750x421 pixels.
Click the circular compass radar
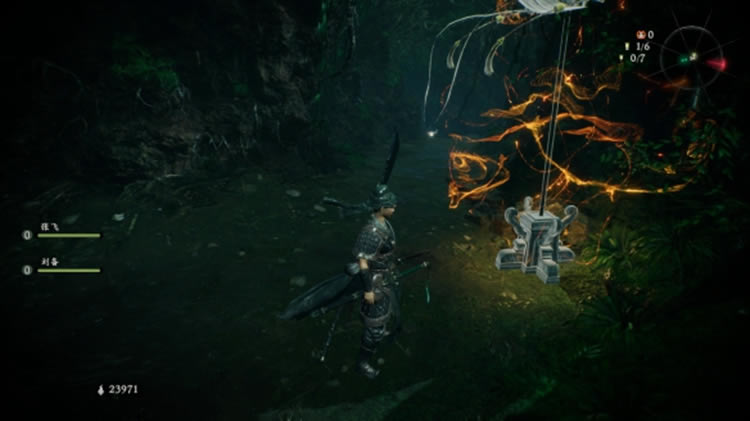[x=693, y=56]
